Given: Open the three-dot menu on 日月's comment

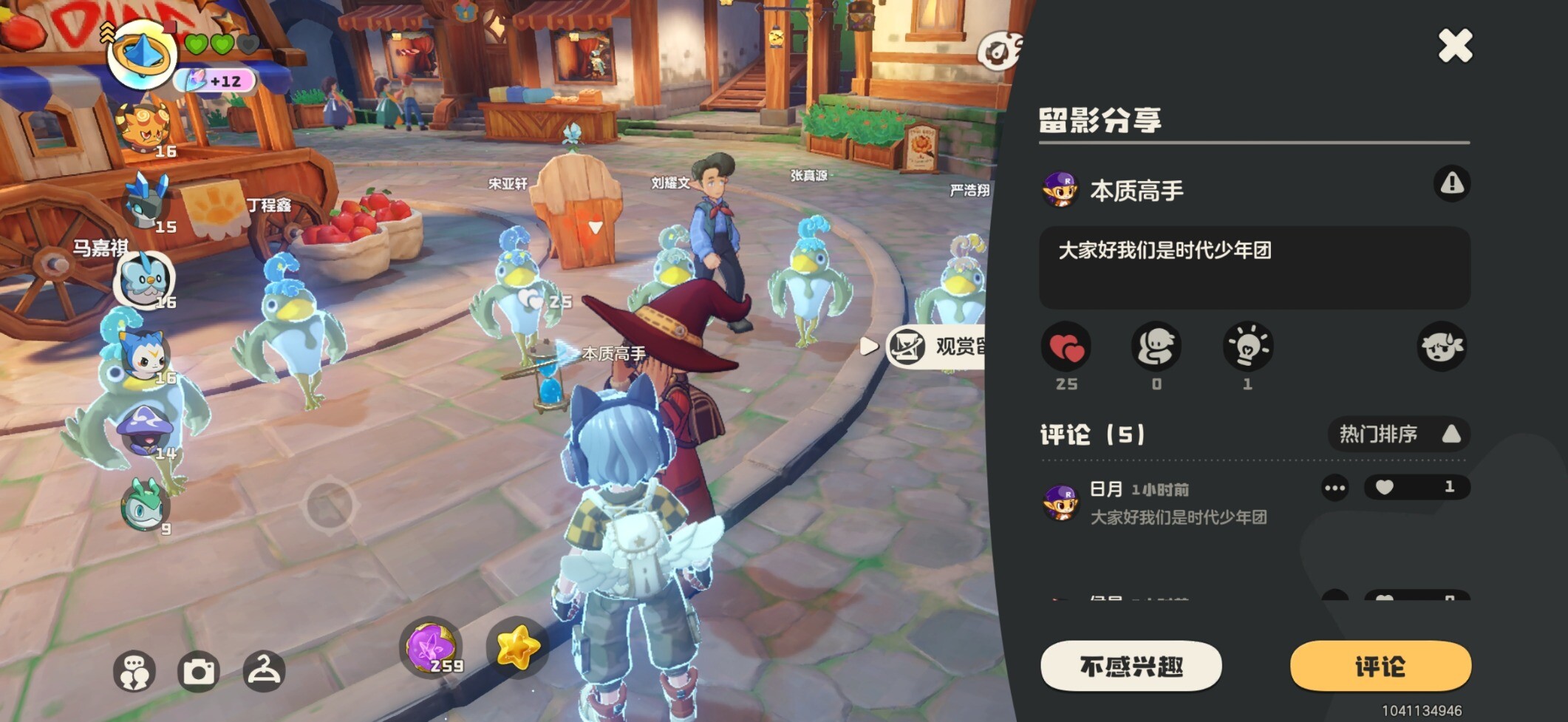Looking at the screenshot, I should point(1334,488).
